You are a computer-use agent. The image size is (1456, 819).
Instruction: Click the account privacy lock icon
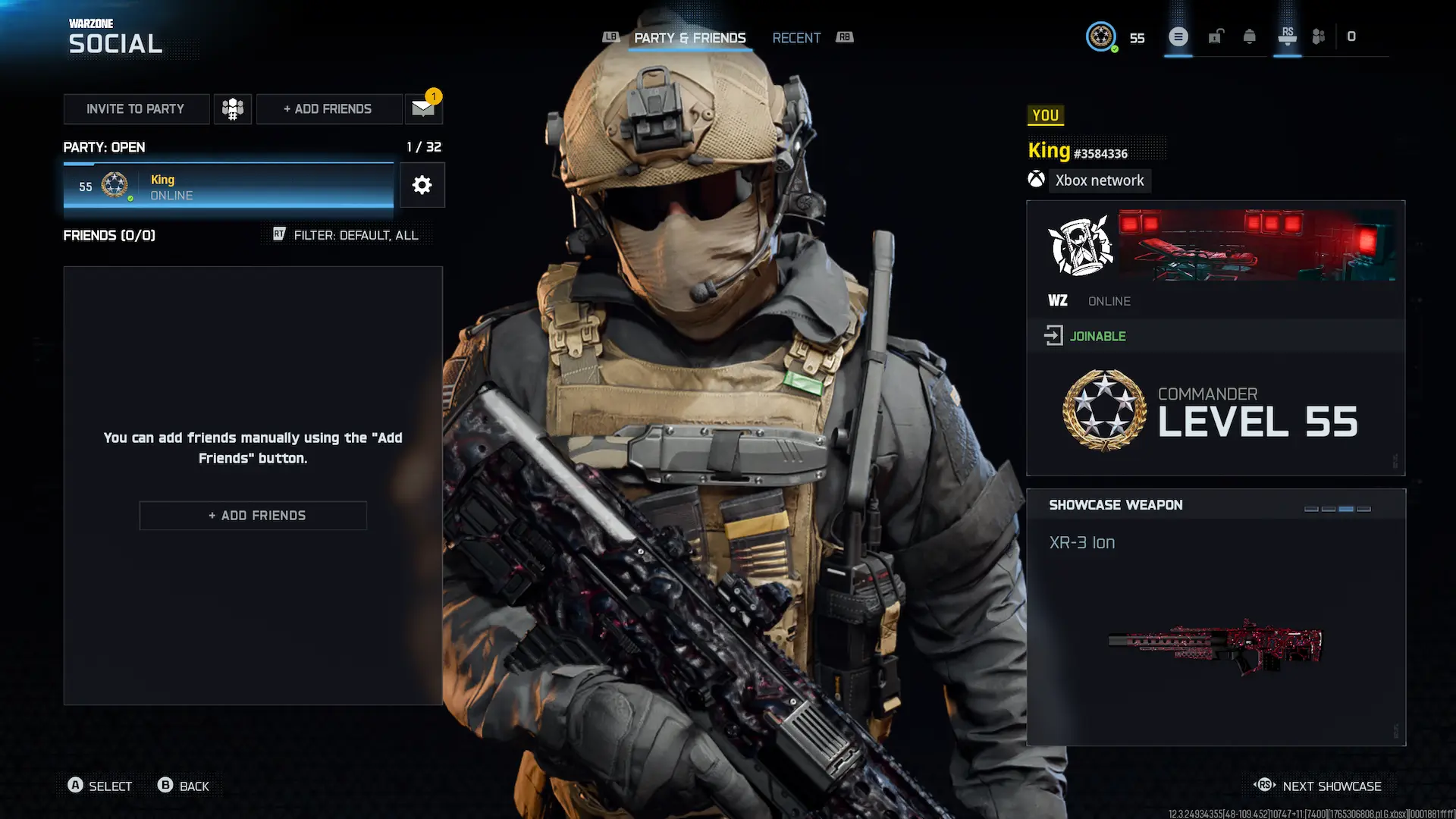click(1216, 36)
